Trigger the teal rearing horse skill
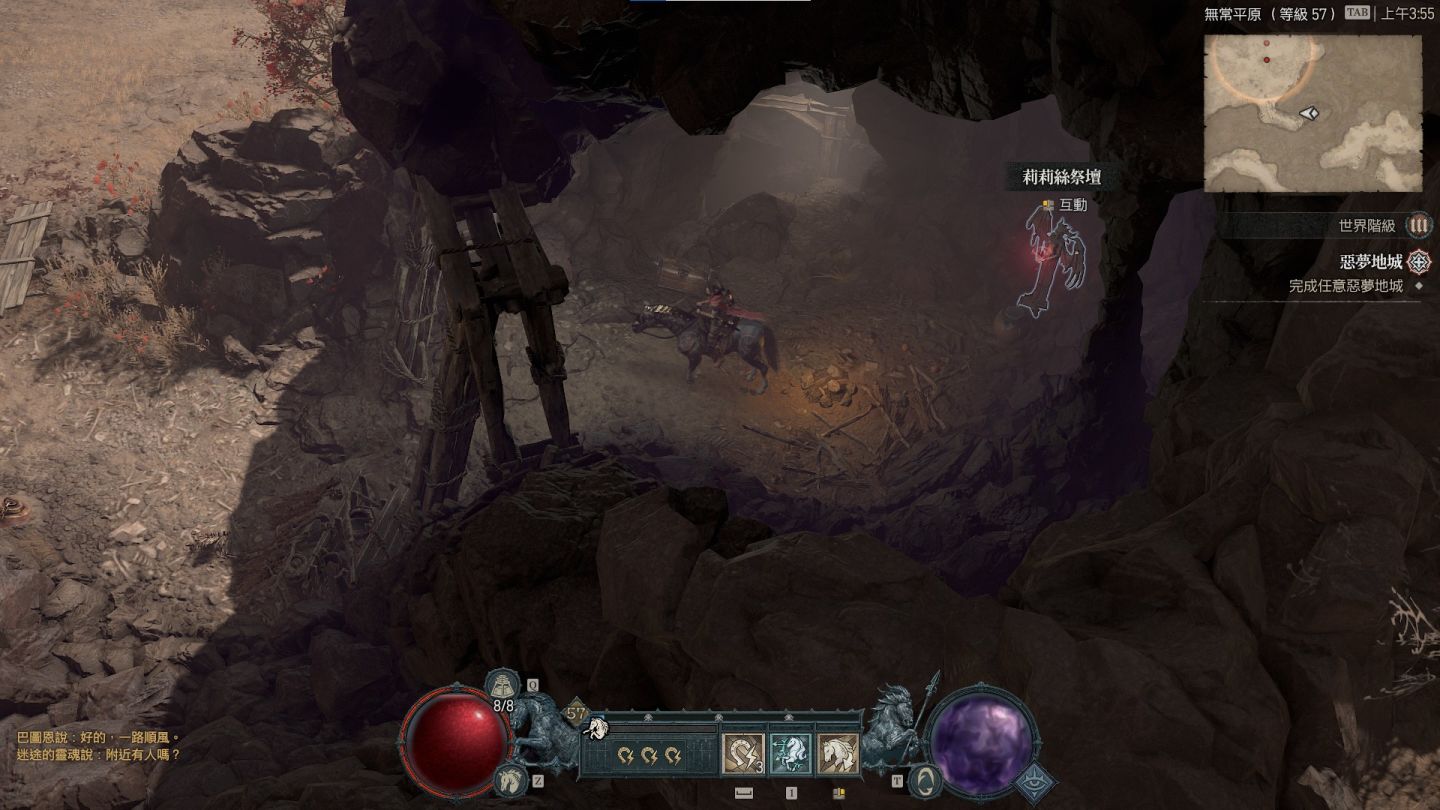Viewport: 1440px width, 810px height. (x=790, y=754)
